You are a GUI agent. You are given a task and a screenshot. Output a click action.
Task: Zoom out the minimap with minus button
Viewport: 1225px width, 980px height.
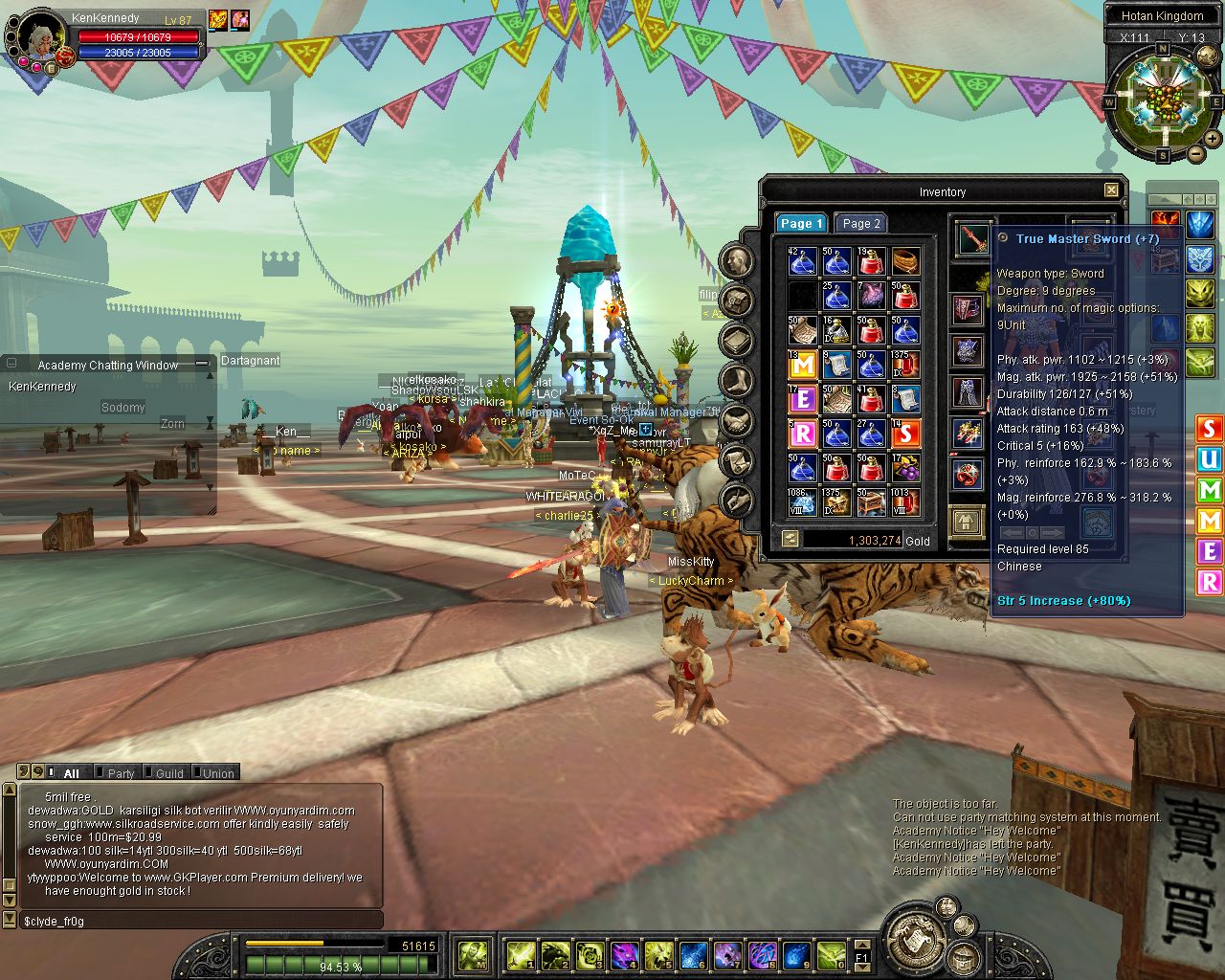click(1196, 154)
